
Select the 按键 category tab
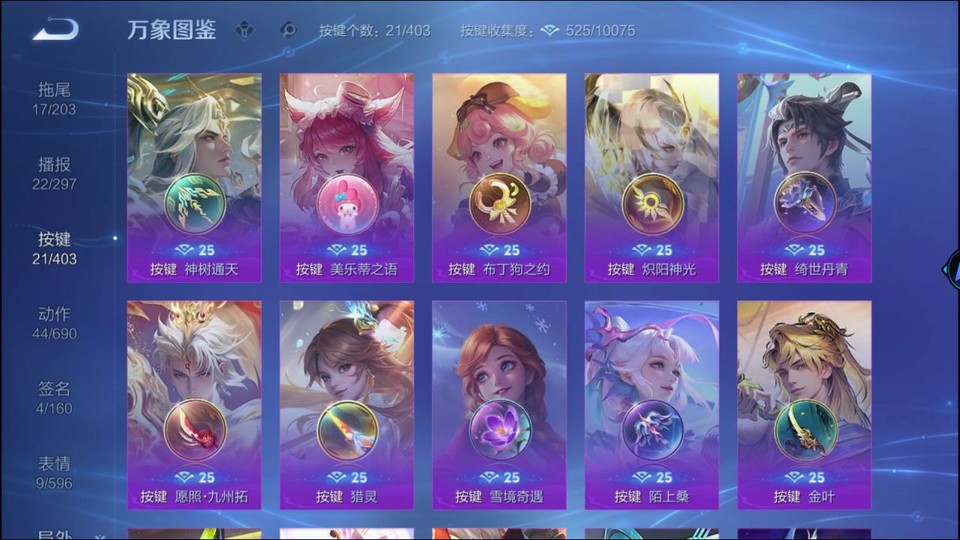tap(54, 248)
